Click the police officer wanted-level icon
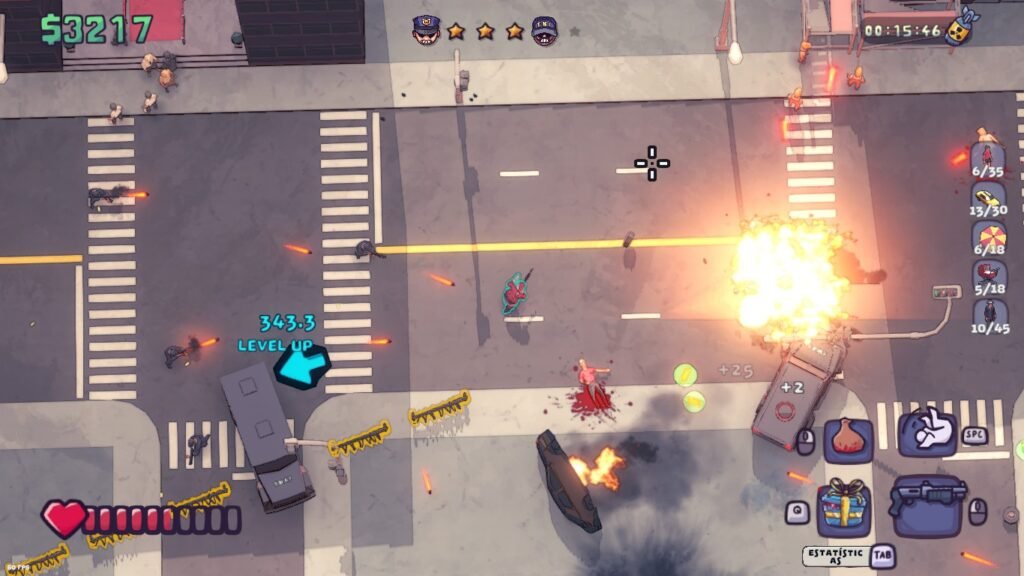1024x576 pixels. (x=426, y=30)
